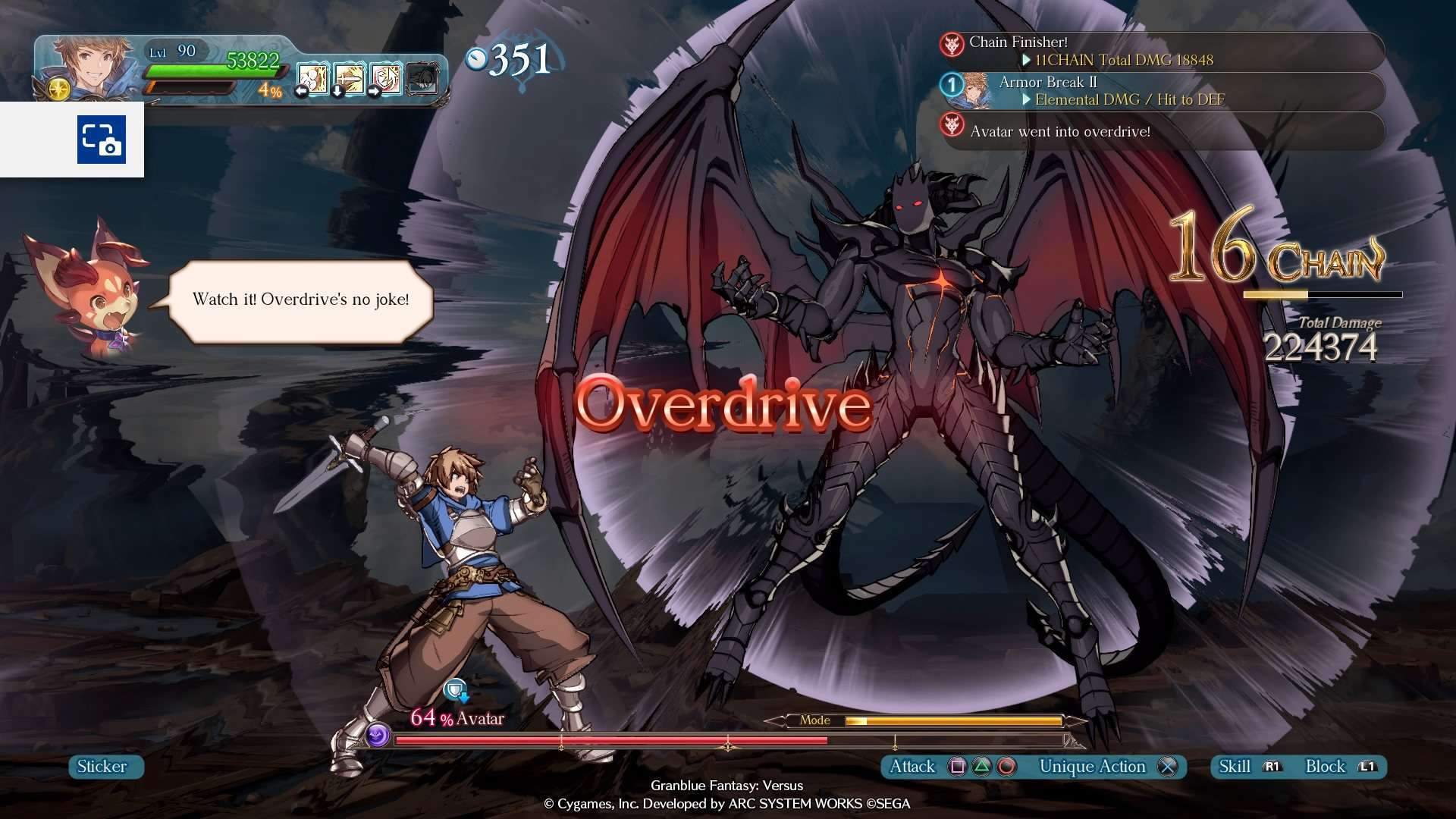Click Vyrn's speech bubble
Screen dimensions: 1456x819
pyautogui.click(x=301, y=300)
